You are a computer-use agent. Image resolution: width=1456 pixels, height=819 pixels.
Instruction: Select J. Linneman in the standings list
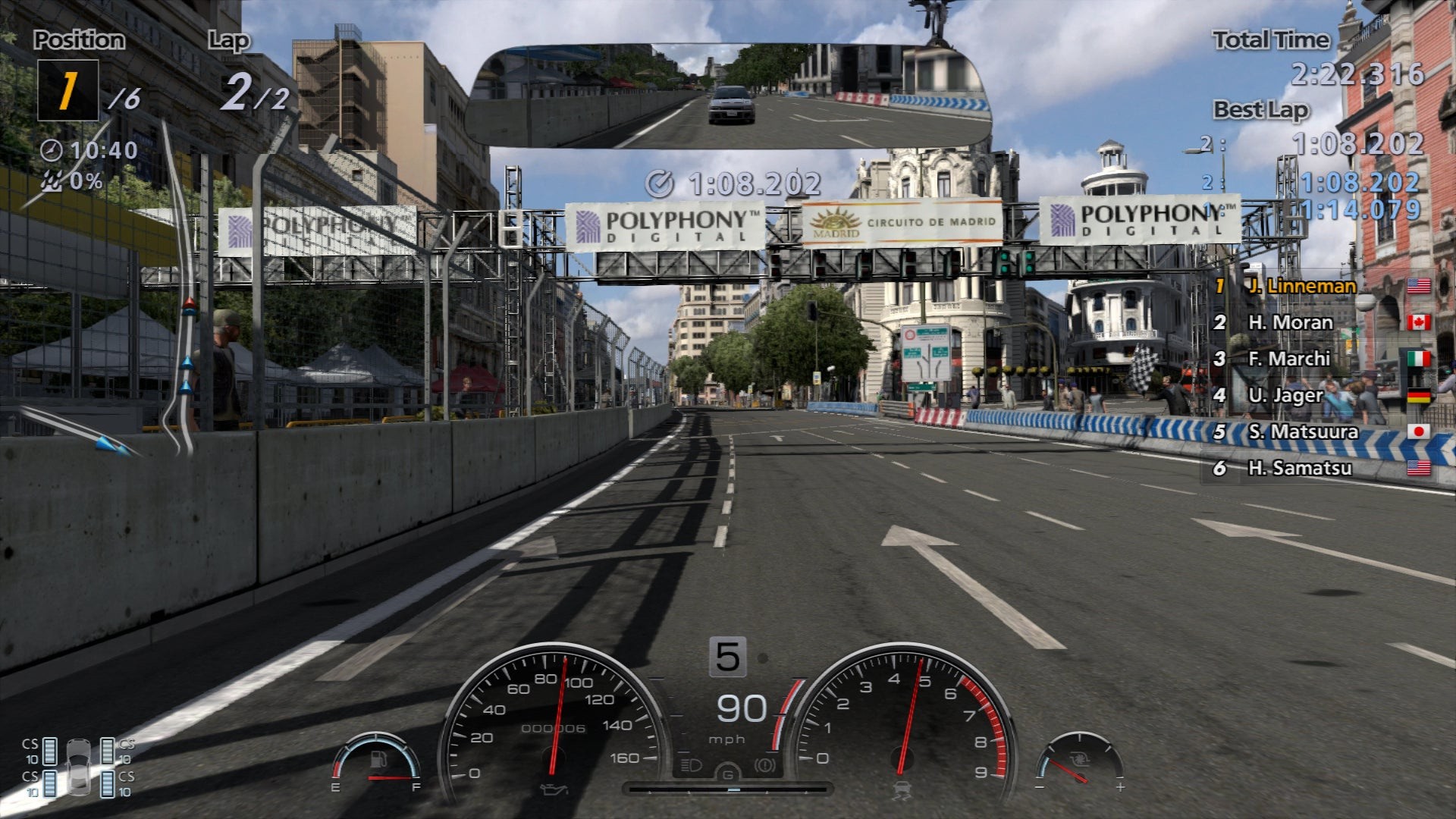tap(1302, 286)
